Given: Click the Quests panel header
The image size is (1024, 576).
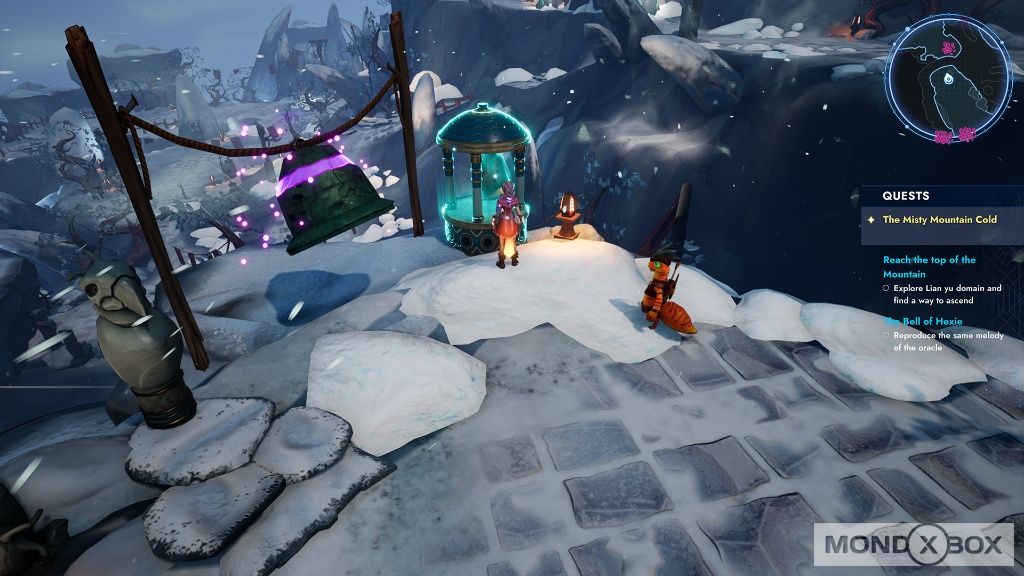Looking at the screenshot, I should 906,196.
